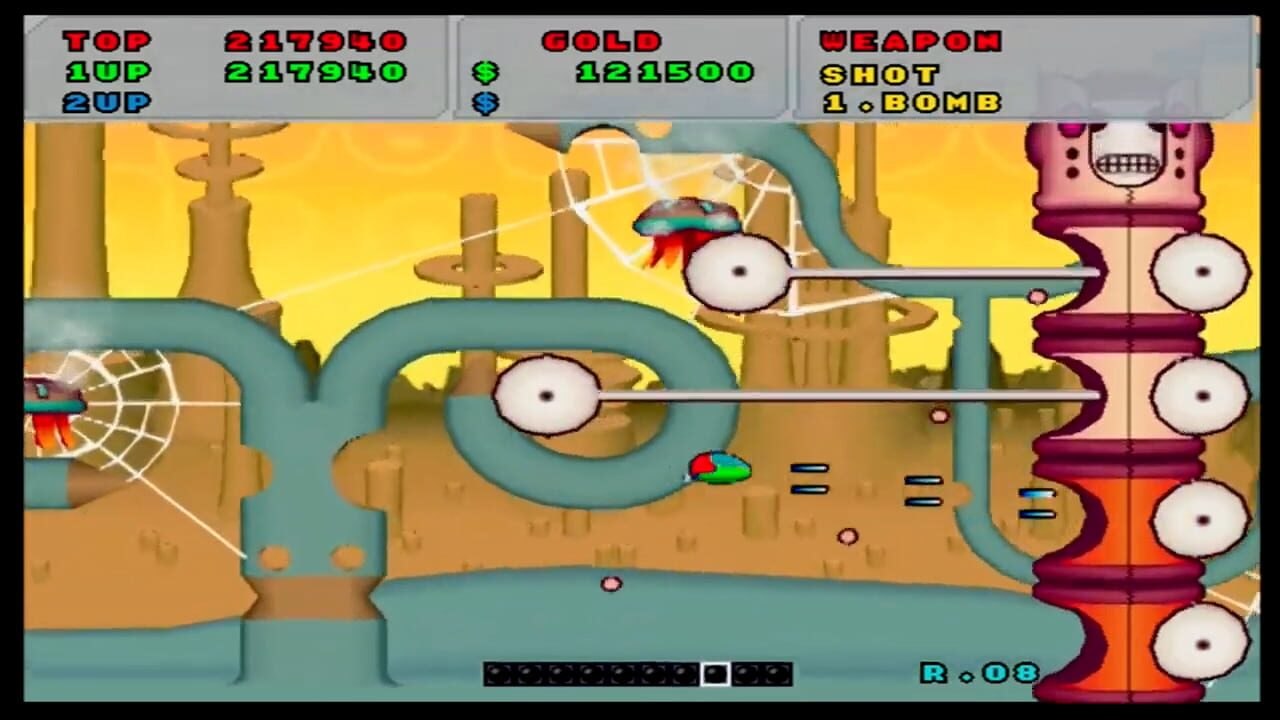Click the GOLD panel header
The width and height of the screenshot is (1280, 720).
point(602,41)
